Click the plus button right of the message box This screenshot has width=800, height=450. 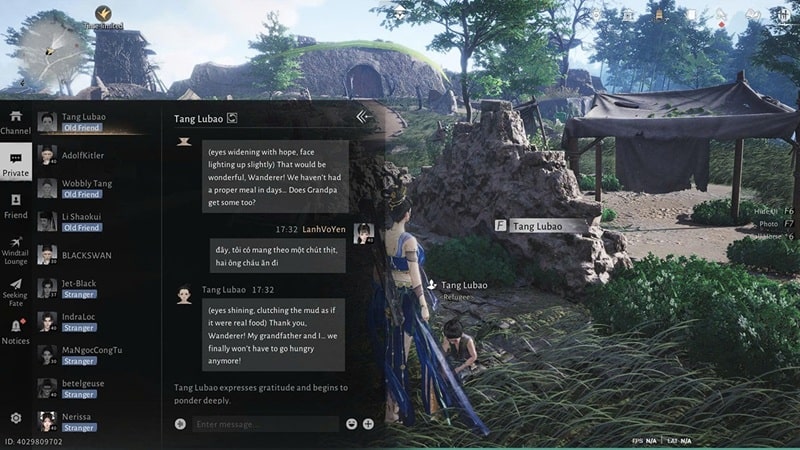point(368,424)
